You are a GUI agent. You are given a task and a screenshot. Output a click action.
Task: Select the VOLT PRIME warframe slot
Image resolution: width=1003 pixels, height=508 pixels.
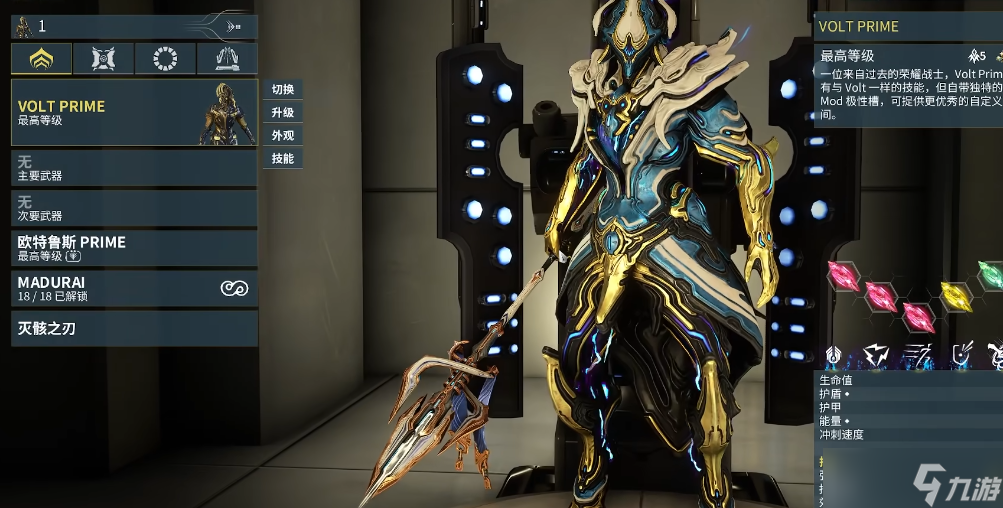point(134,113)
